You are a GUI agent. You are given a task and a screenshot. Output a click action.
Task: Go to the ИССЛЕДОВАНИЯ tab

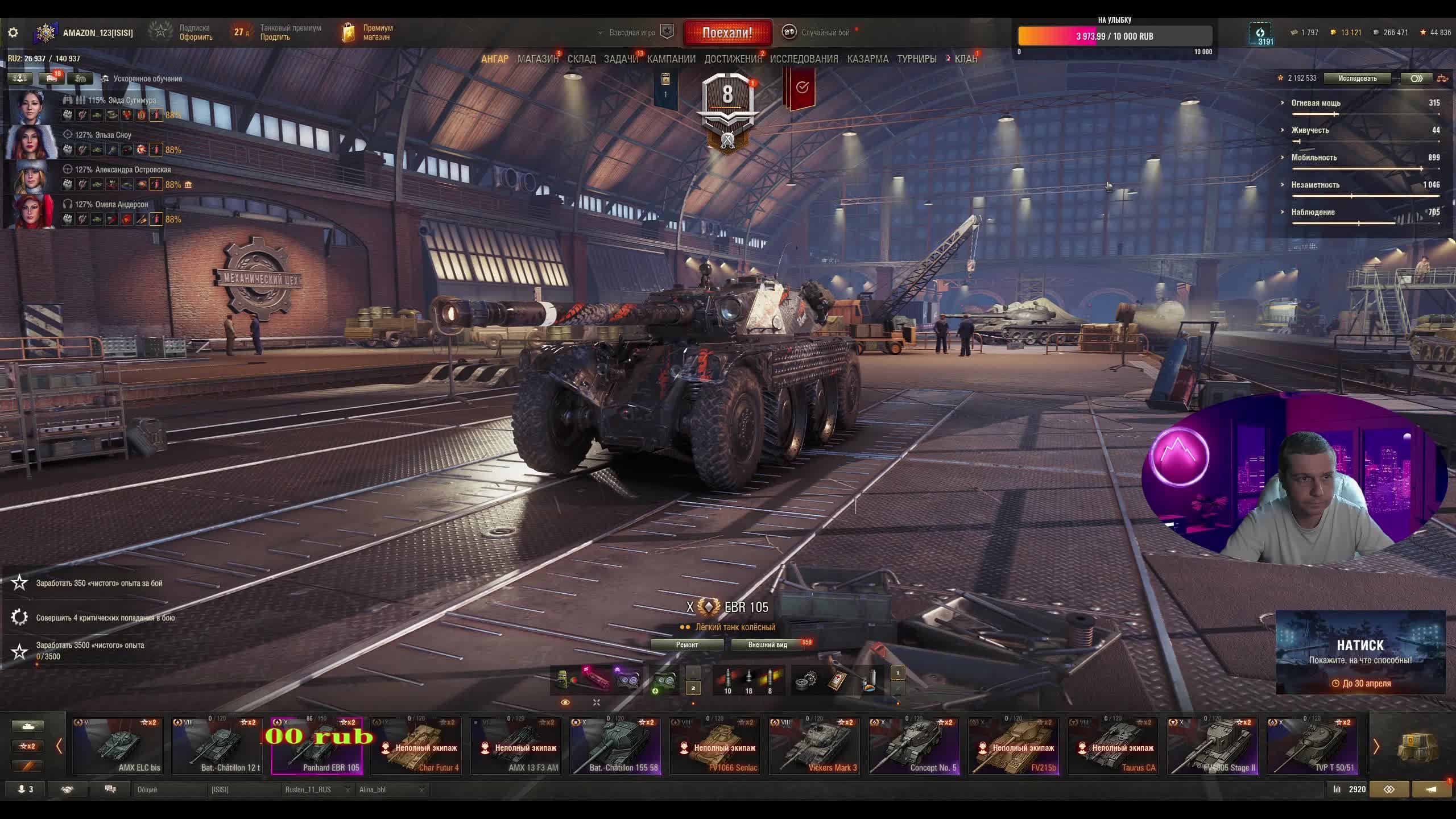click(804, 59)
